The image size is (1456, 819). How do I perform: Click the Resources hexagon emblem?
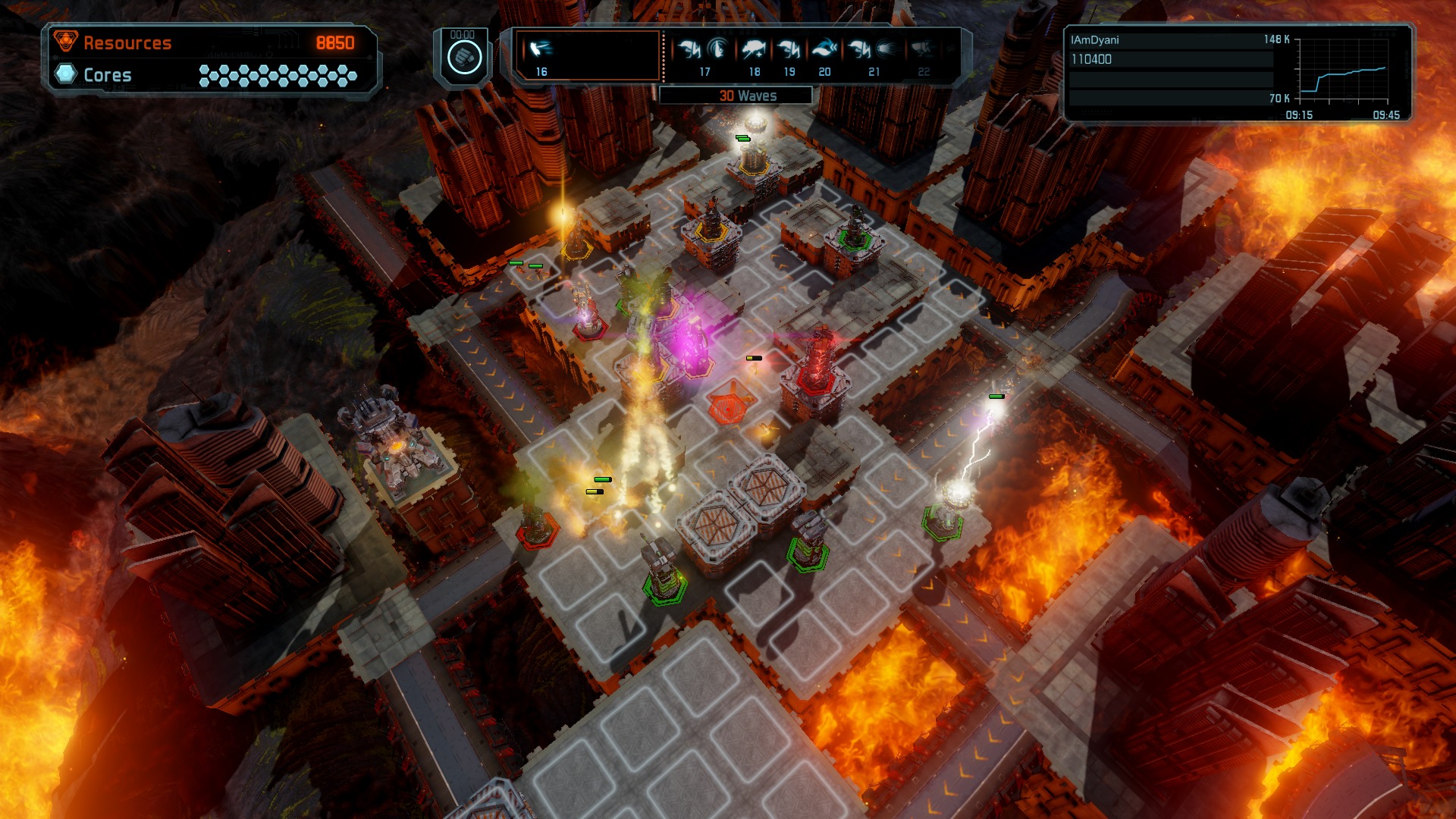click(66, 43)
